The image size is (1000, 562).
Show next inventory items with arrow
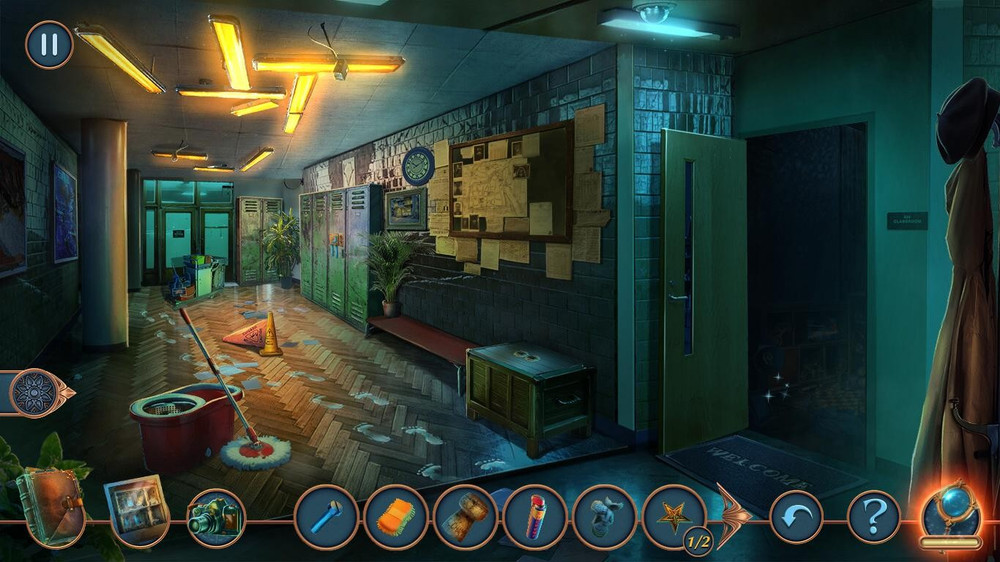coord(733,515)
